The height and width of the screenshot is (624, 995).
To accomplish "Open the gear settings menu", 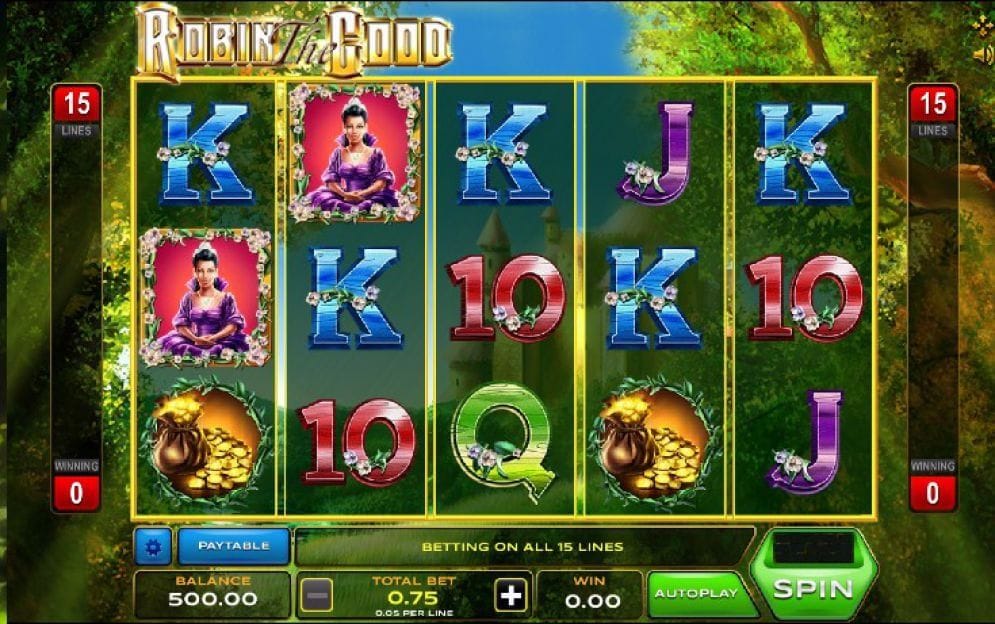I will 153,547.
